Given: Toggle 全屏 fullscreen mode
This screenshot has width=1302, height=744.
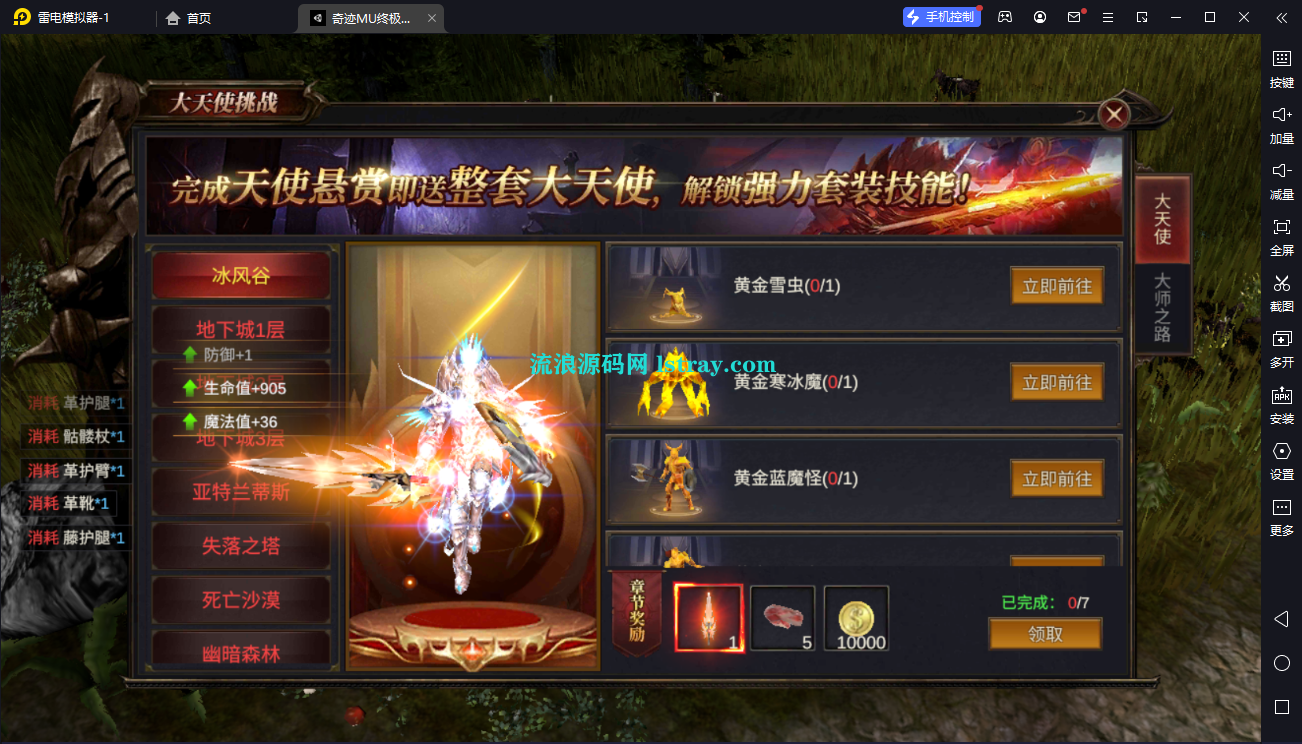Looking at the screenshot, I should pos(1281,236).
